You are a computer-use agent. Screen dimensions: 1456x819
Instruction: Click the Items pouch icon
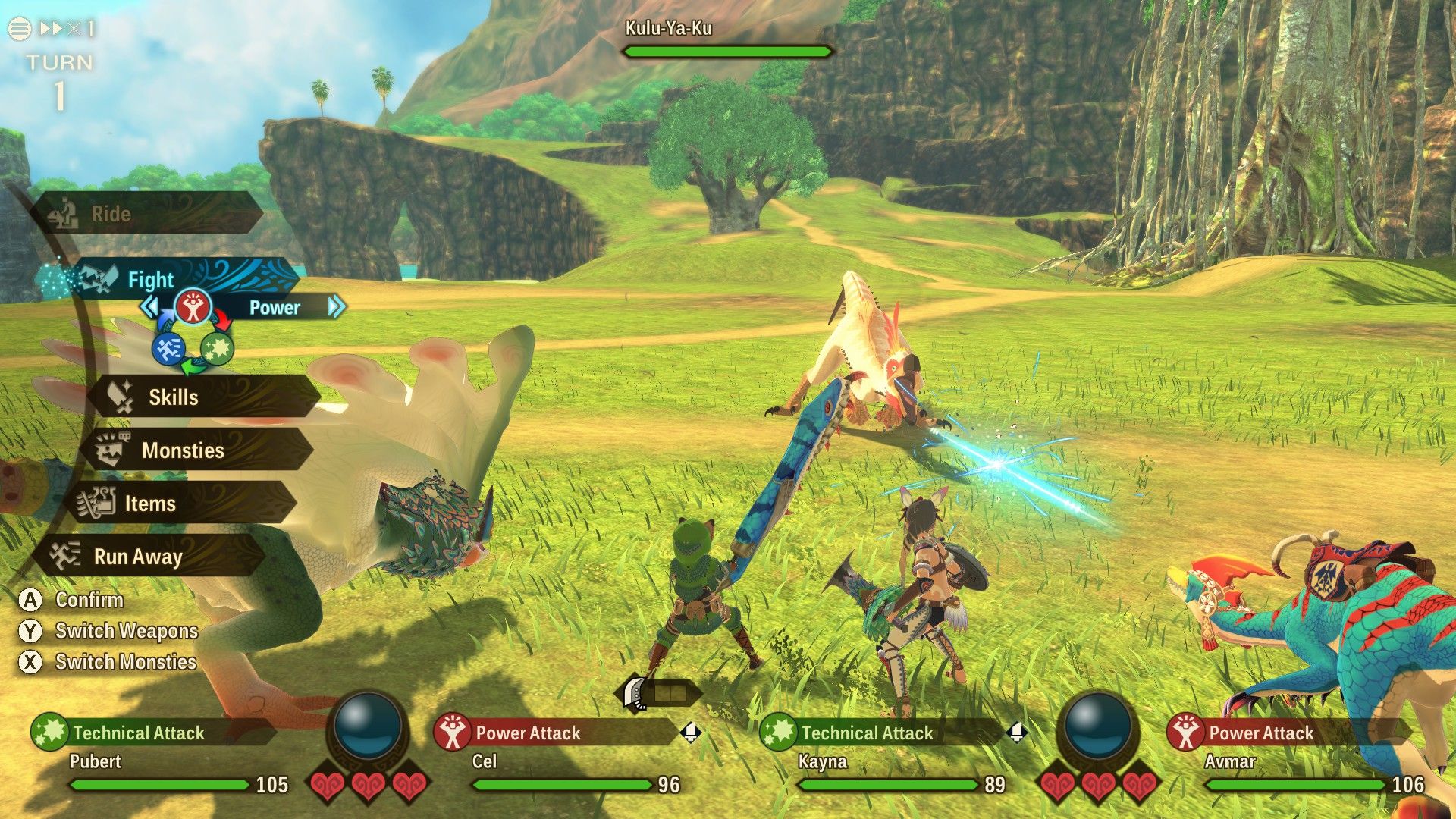tap(98, 503)
